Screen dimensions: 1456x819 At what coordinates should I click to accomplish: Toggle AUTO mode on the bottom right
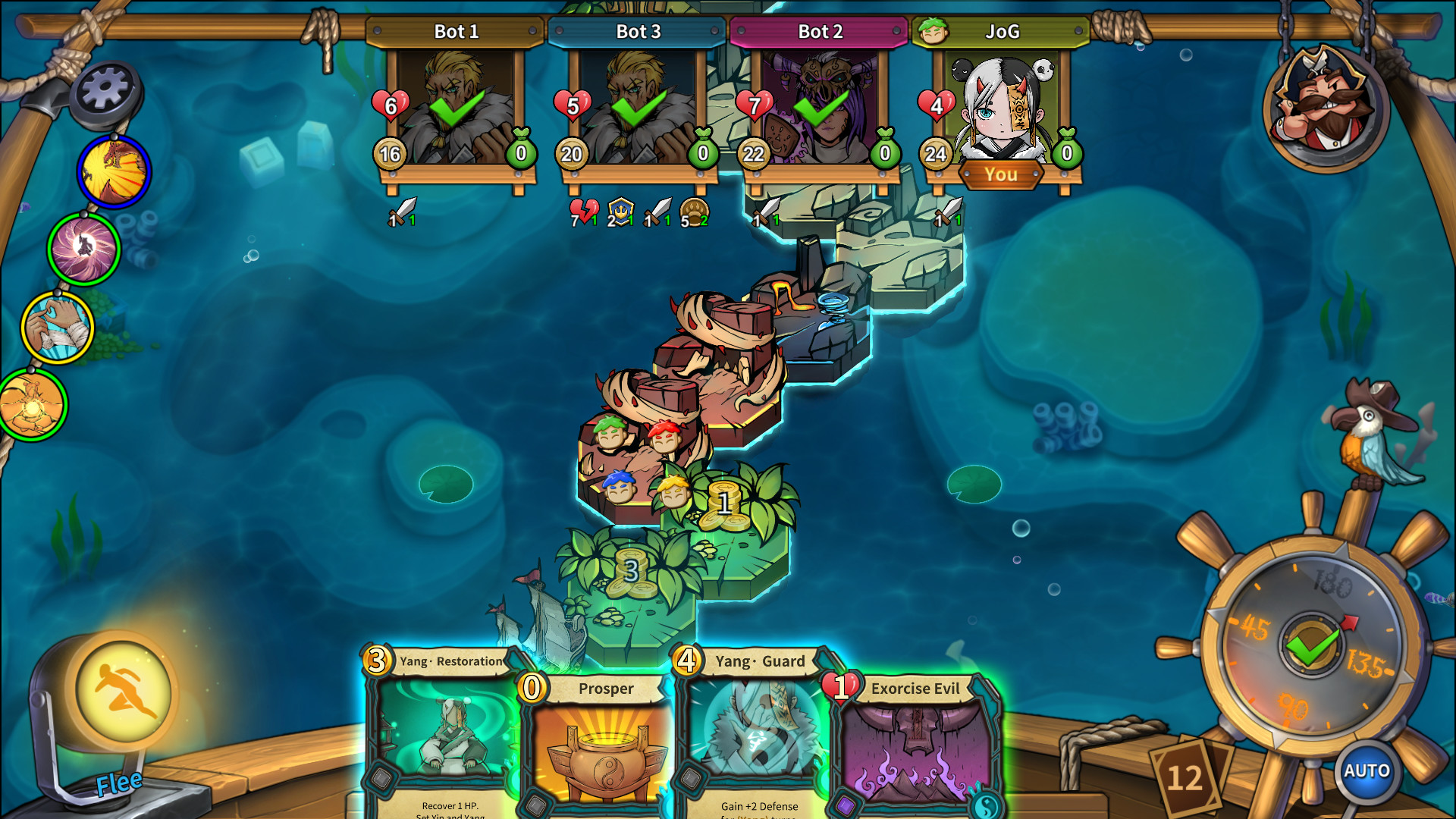1367,770
